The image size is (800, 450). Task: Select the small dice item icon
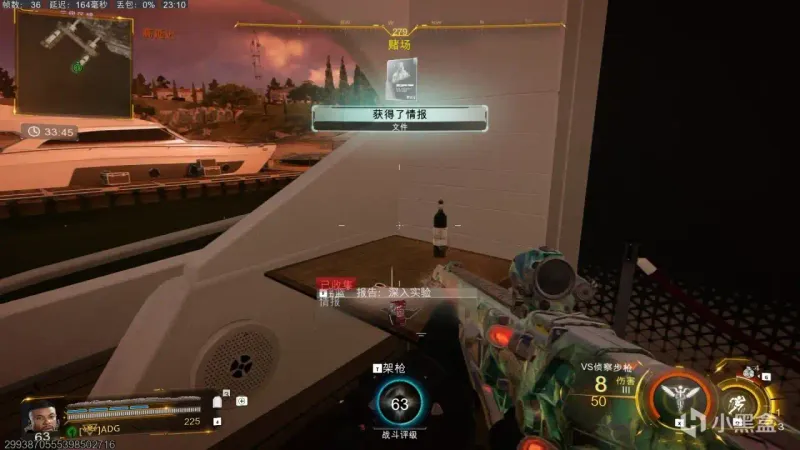(749, 373)
